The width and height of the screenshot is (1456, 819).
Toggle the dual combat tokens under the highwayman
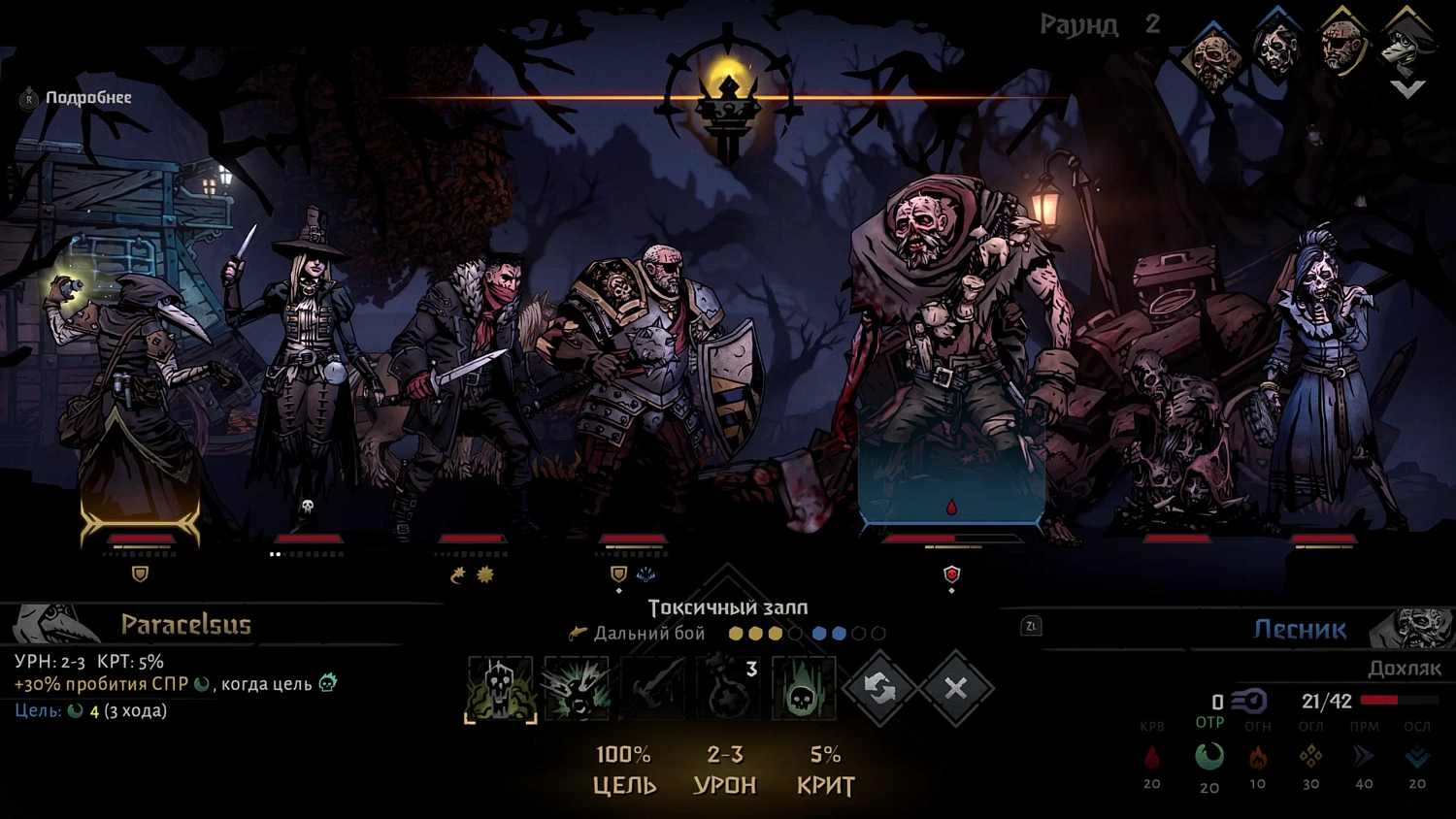click(x=473, y=573)
